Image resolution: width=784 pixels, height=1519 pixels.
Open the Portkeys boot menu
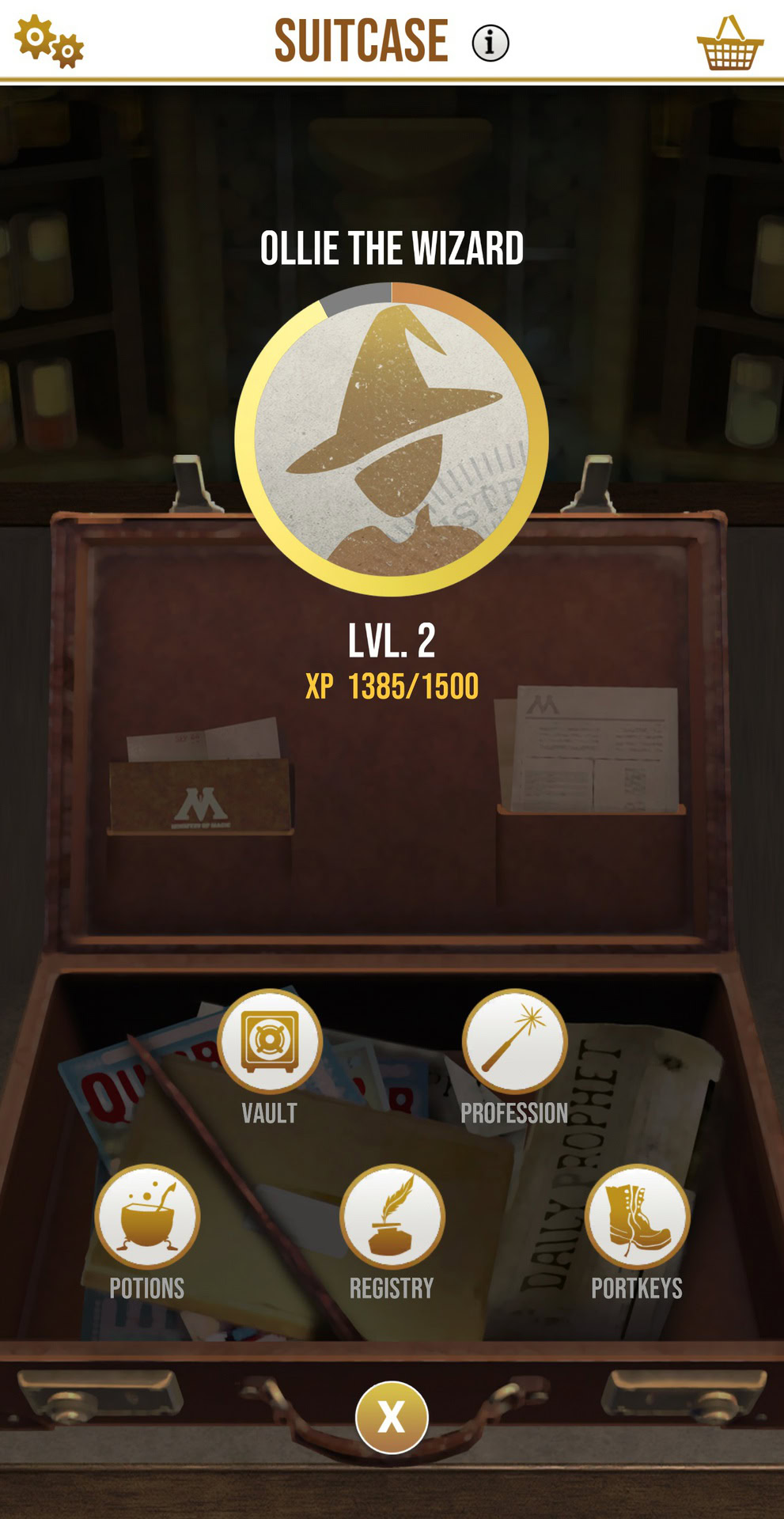pos(637,1217)
